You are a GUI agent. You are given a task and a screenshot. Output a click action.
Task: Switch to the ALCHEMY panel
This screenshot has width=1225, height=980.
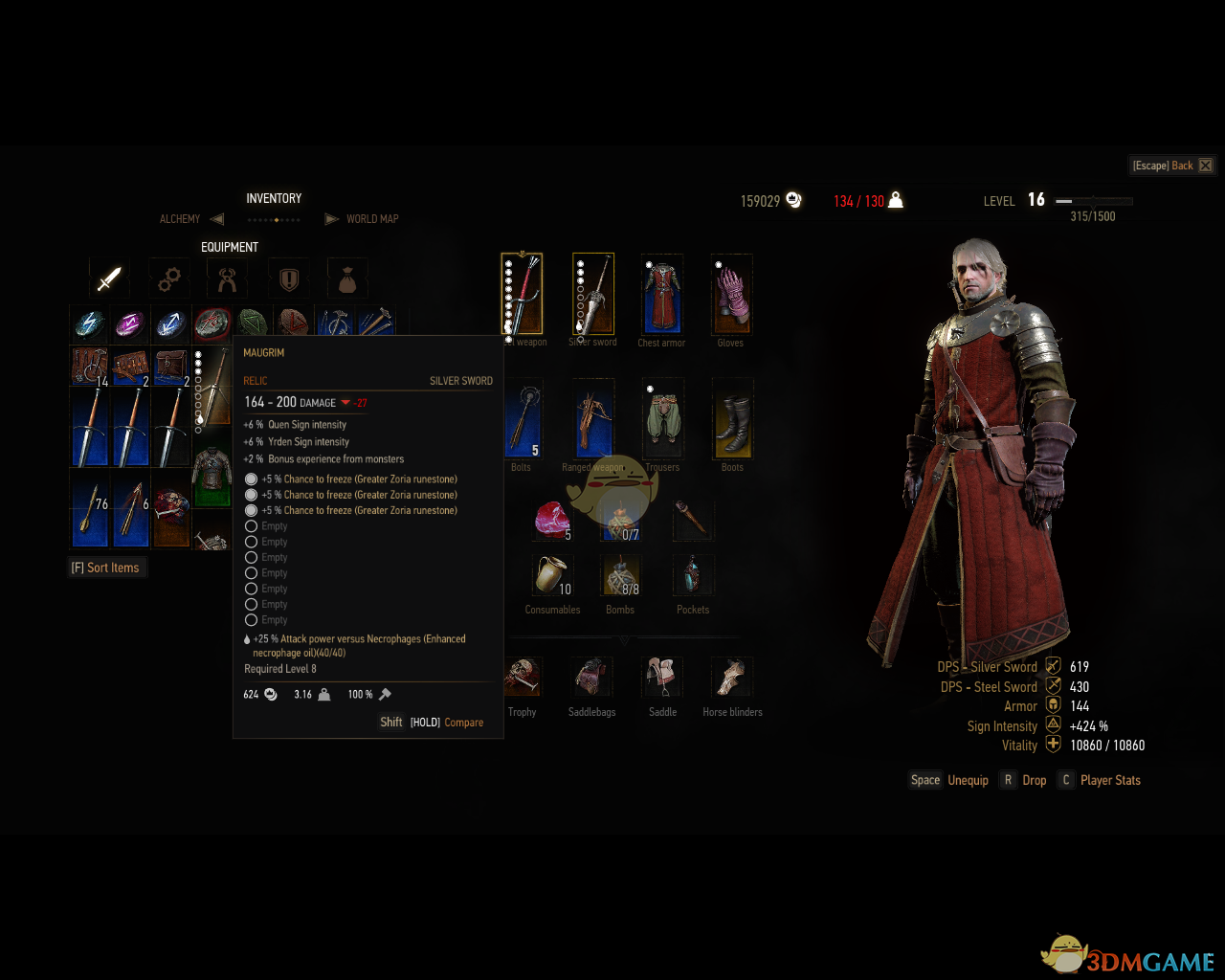[180, 219]
